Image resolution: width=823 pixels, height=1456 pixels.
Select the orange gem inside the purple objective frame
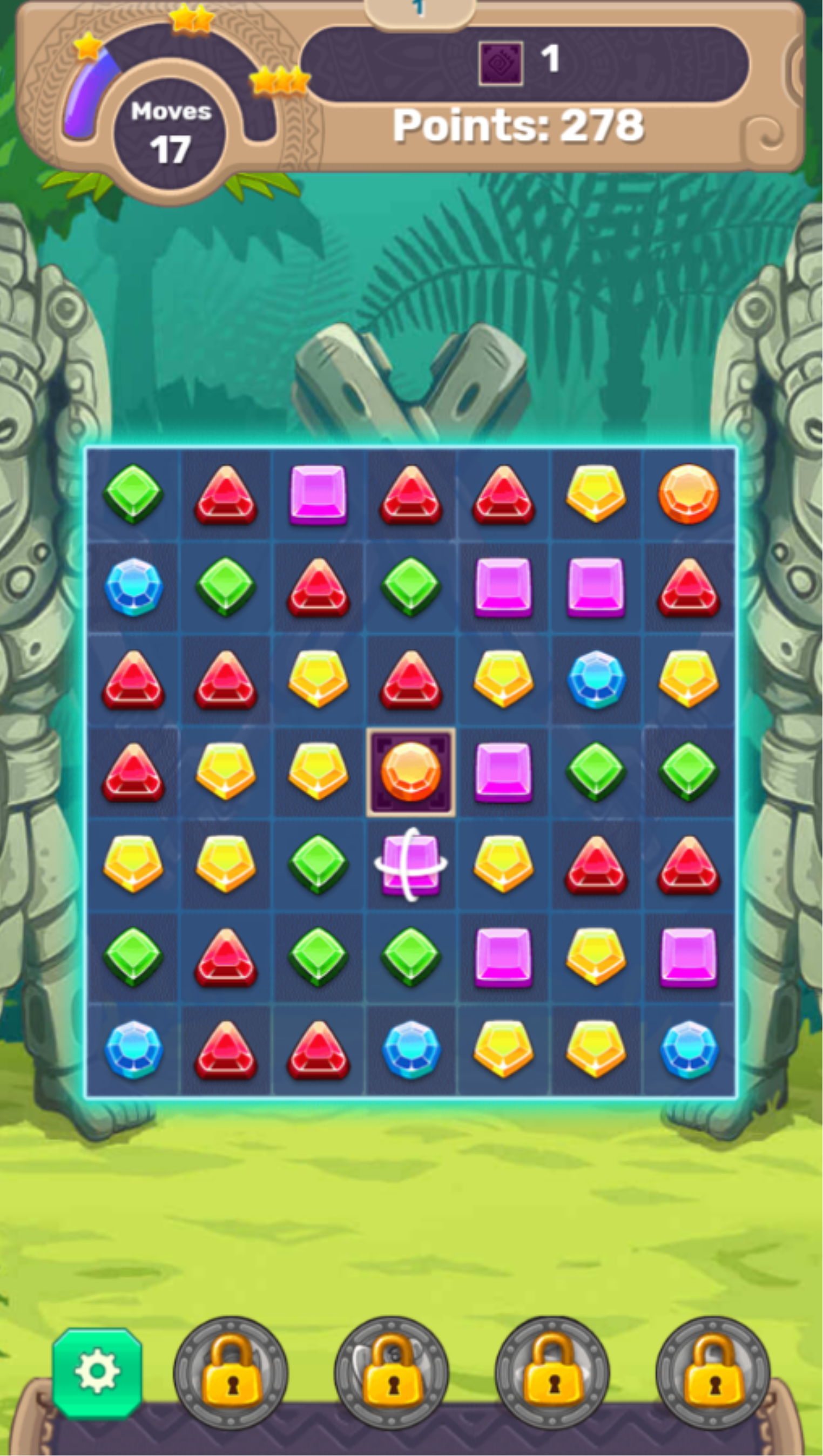click(411, 770)
